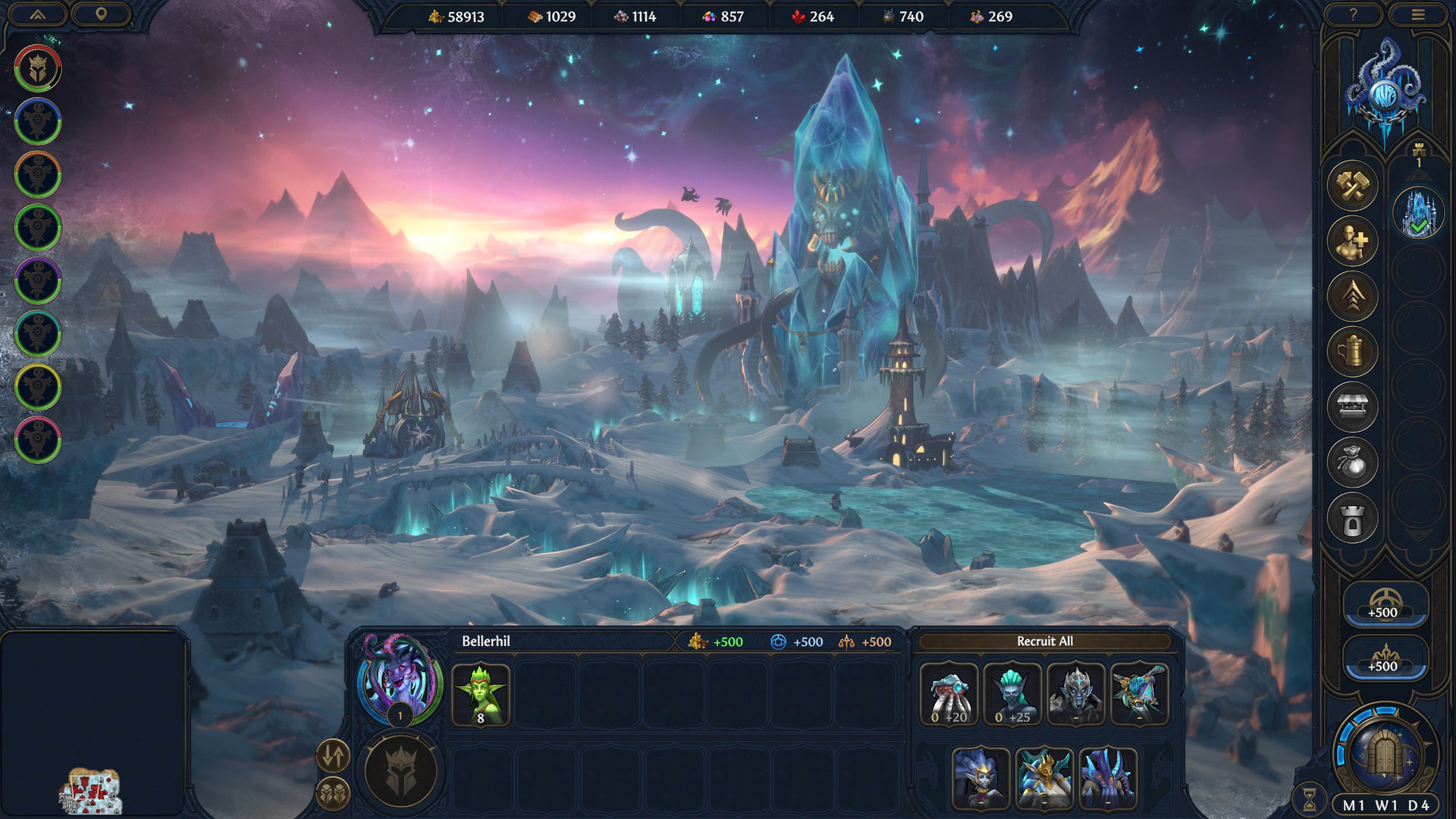
Task: Select the red-ringed helmet player icon
Action: [x=38, y=68]
